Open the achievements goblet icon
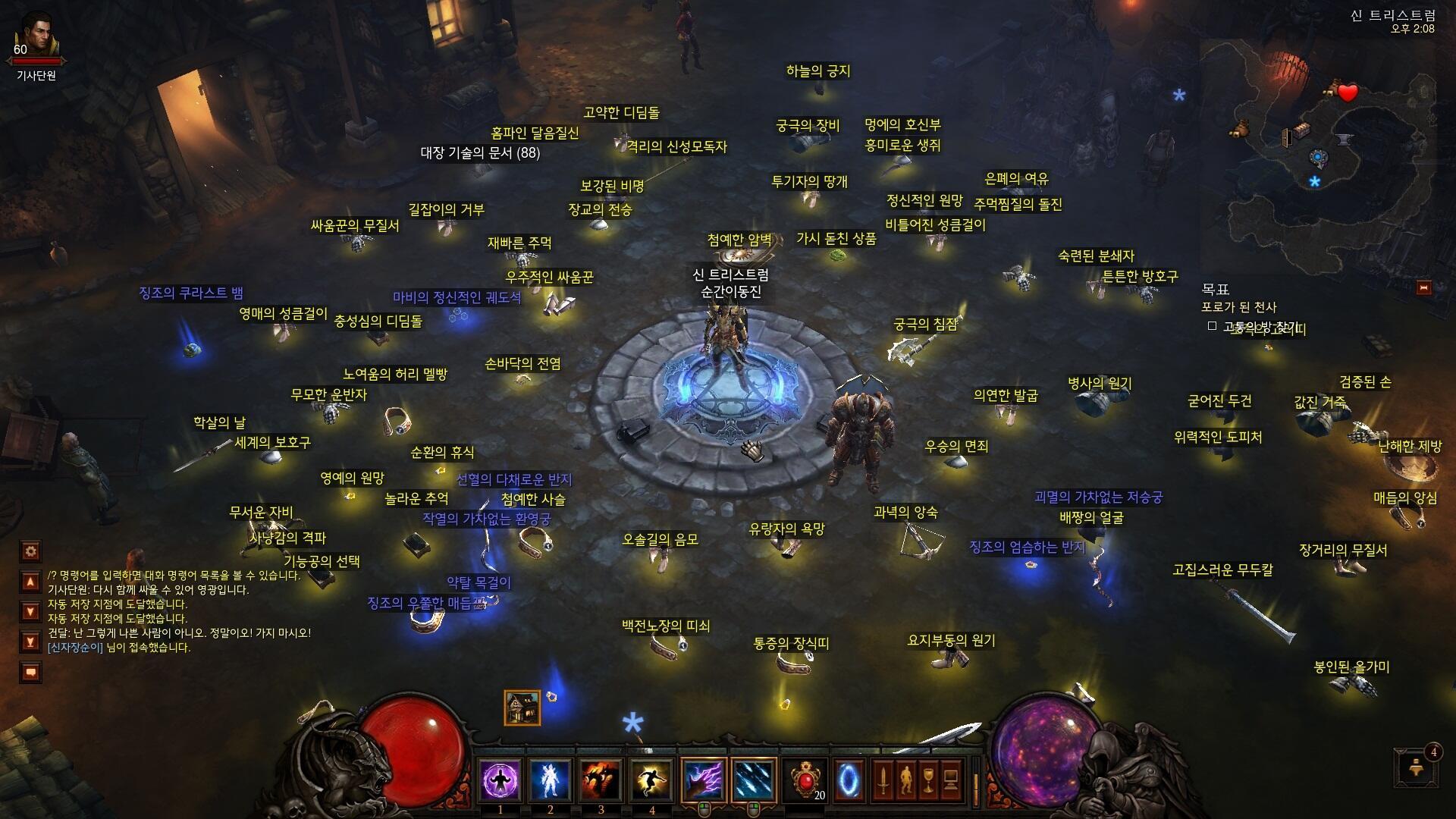 pos(929,780)
